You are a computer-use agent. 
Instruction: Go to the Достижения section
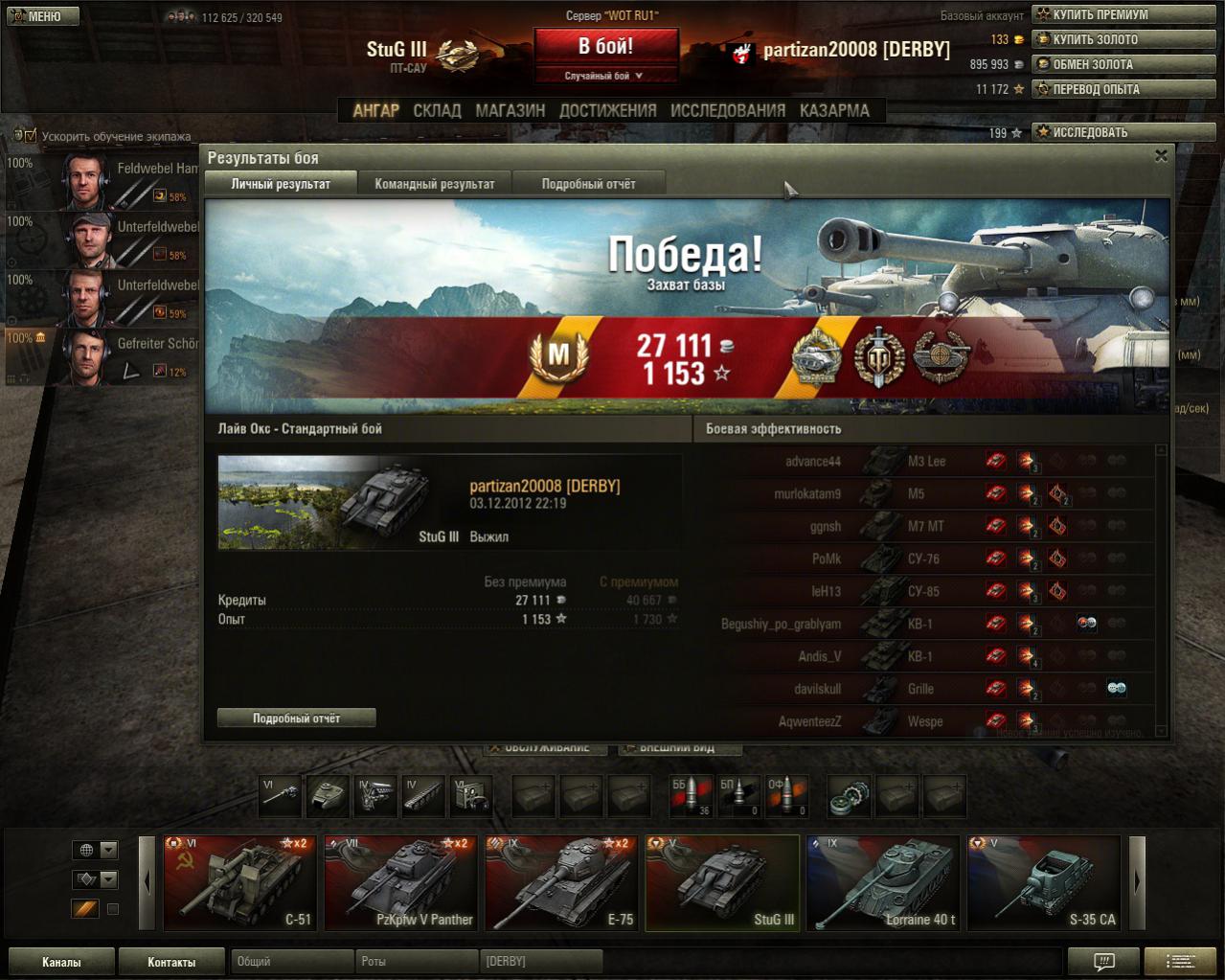(x=607, y=110)
